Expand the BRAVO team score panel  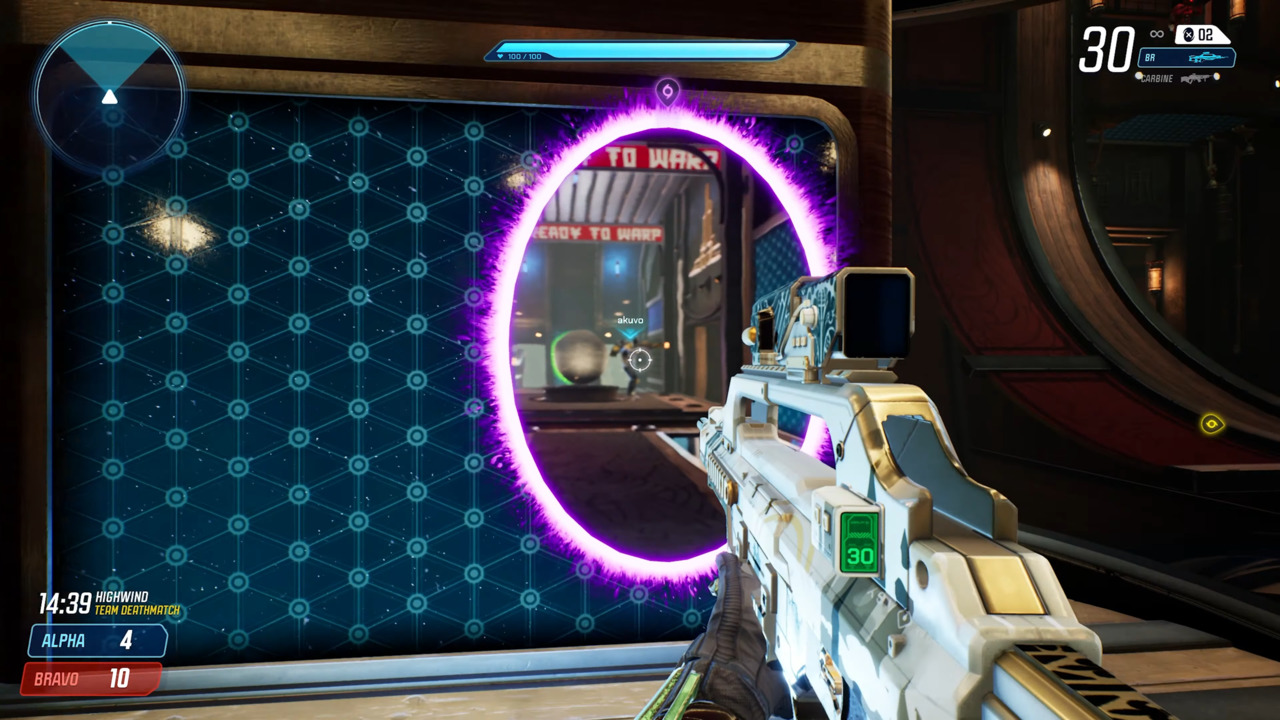(95, 678)
